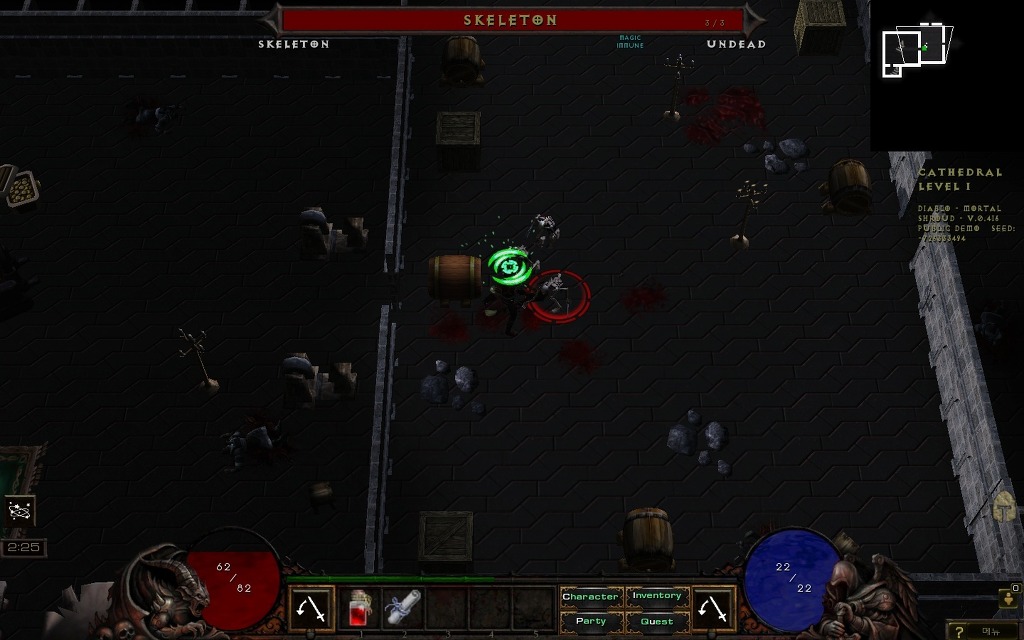This screenshot has width=1024, height=640.
Task: Use the red health potion slot
Action: [x=361, y=608]
